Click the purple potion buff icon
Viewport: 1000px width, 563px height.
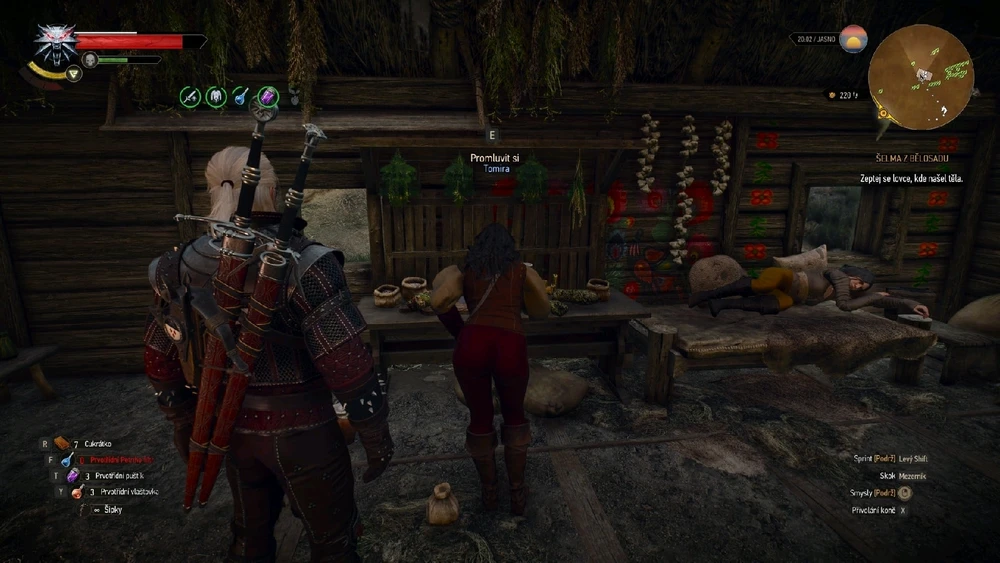(267, 96)
